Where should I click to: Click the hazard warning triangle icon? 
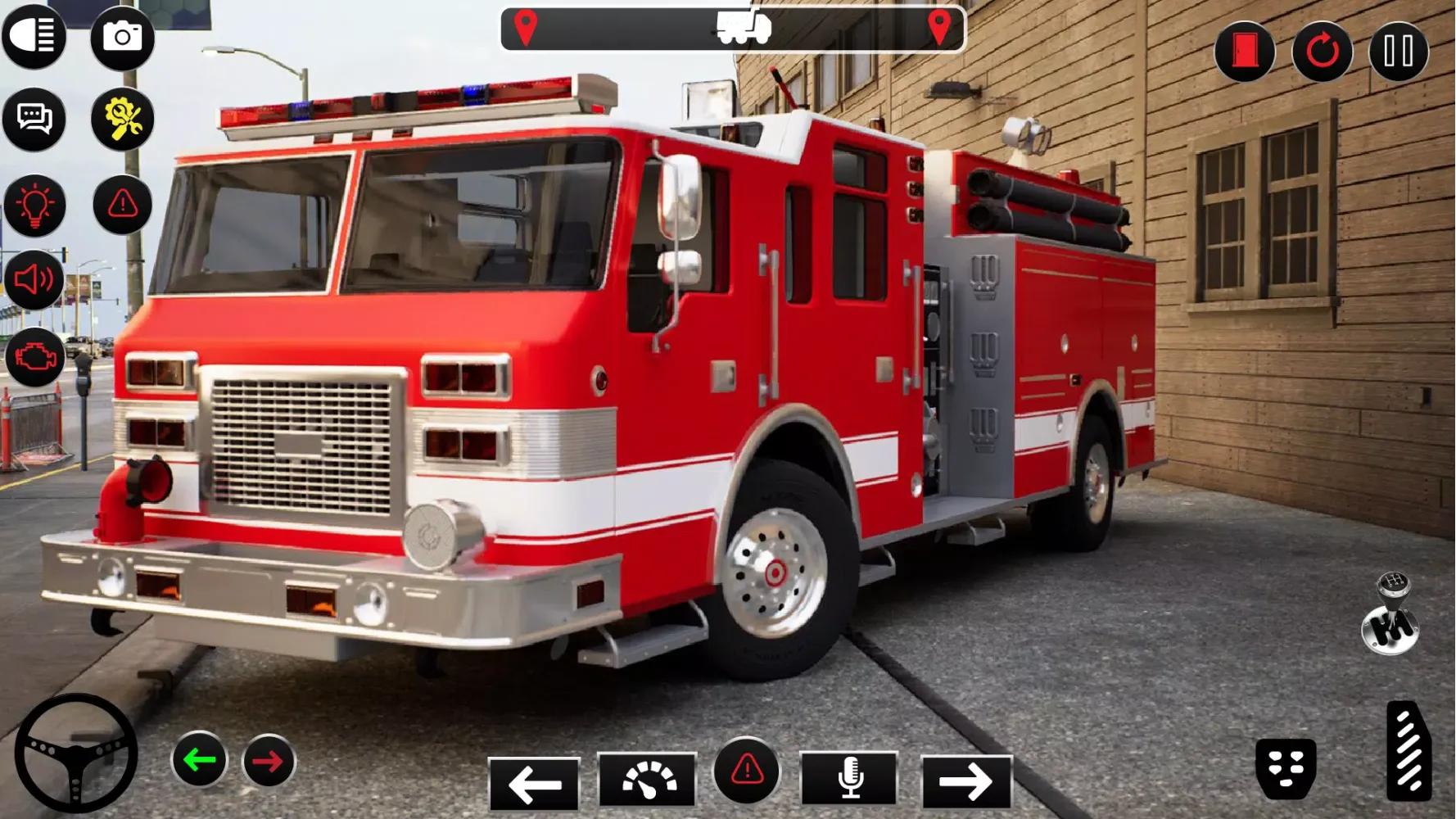pyautogui.click(x=121, y=205)
